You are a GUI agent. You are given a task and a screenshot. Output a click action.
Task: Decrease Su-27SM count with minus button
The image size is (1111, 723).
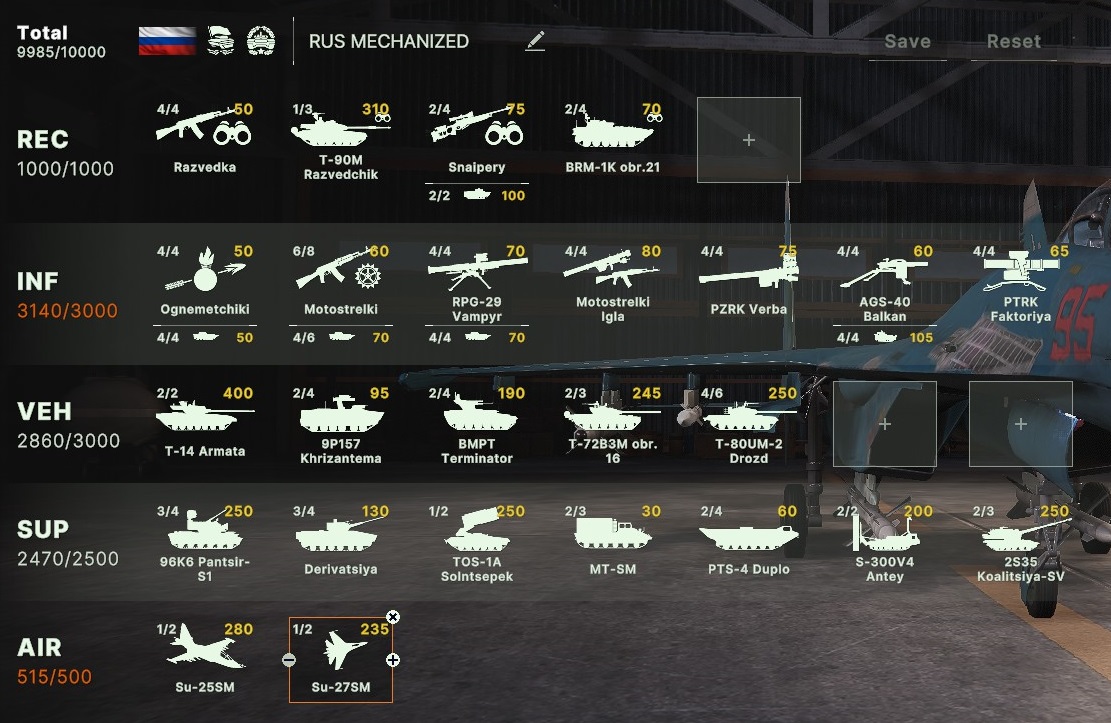tap(289, 660)
